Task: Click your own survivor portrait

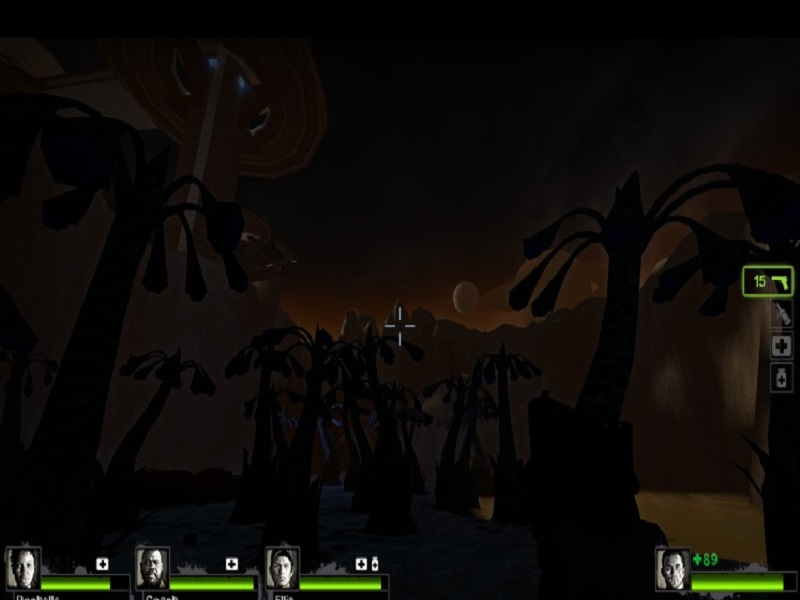Action: 672,569
